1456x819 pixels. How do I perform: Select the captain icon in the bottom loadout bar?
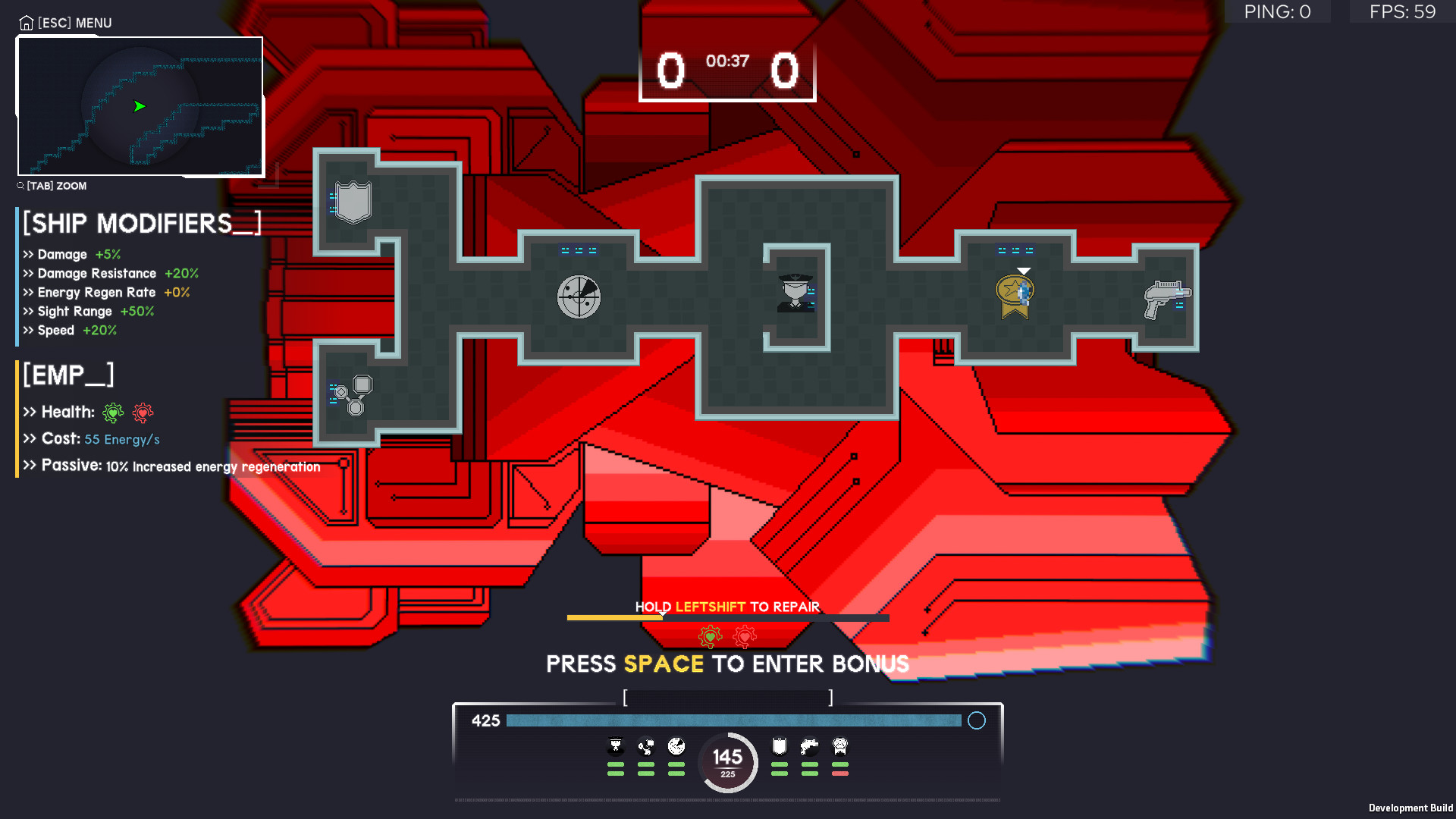click(616, 747)
